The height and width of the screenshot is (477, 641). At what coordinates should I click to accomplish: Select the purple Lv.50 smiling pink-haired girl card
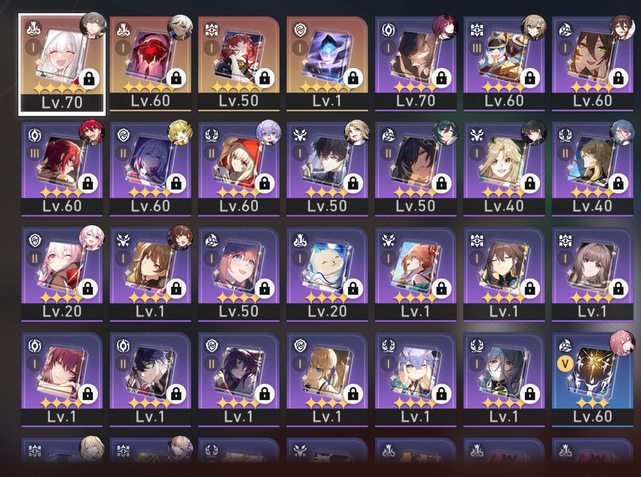coord(238,272)
